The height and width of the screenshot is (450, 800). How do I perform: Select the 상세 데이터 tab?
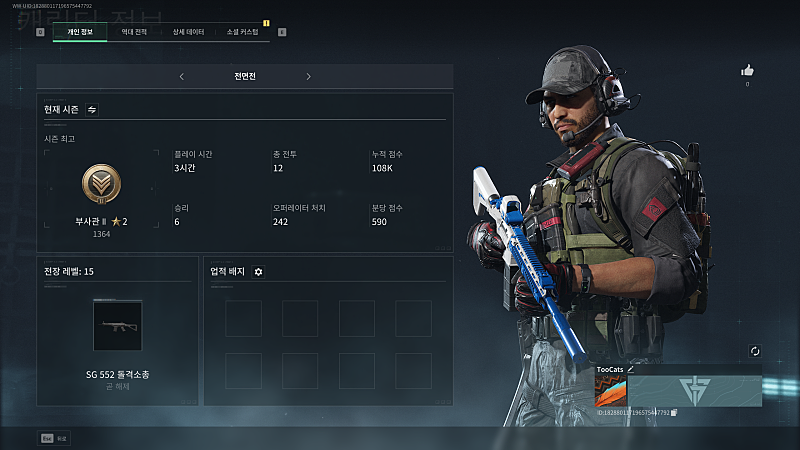[188, 32]
